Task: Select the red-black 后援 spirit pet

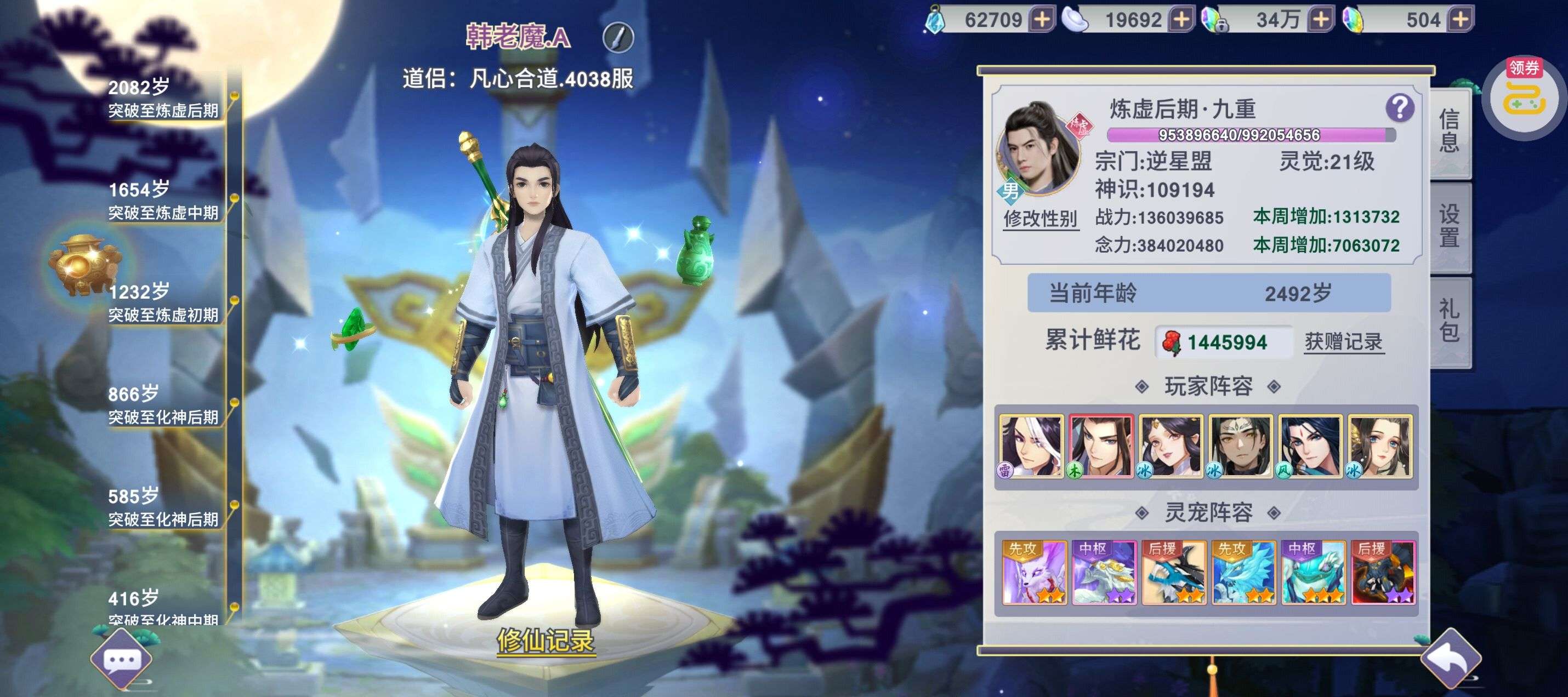Action: [x=1383, y=572]
